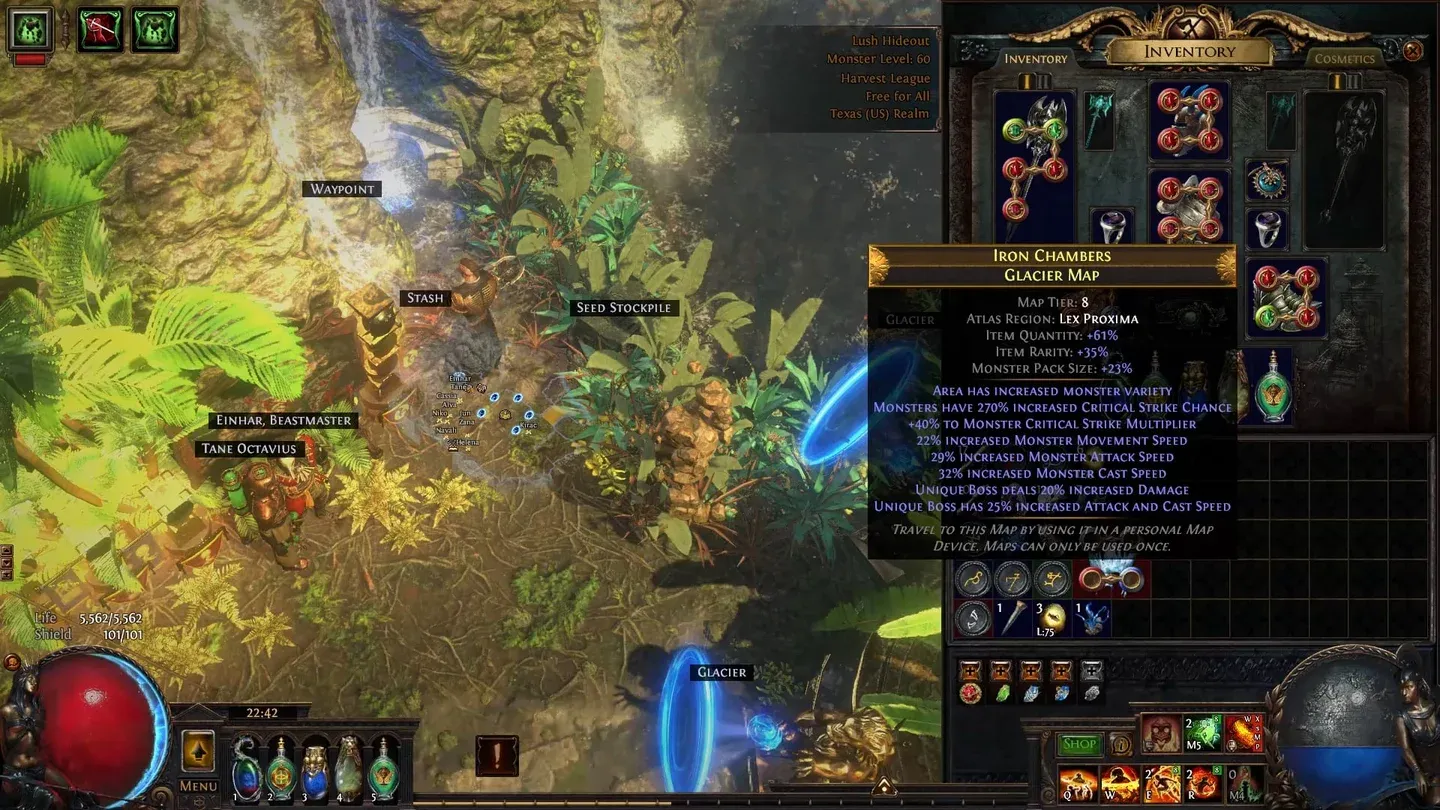Select the equipped helmet slot

[x=1189, y=122]
